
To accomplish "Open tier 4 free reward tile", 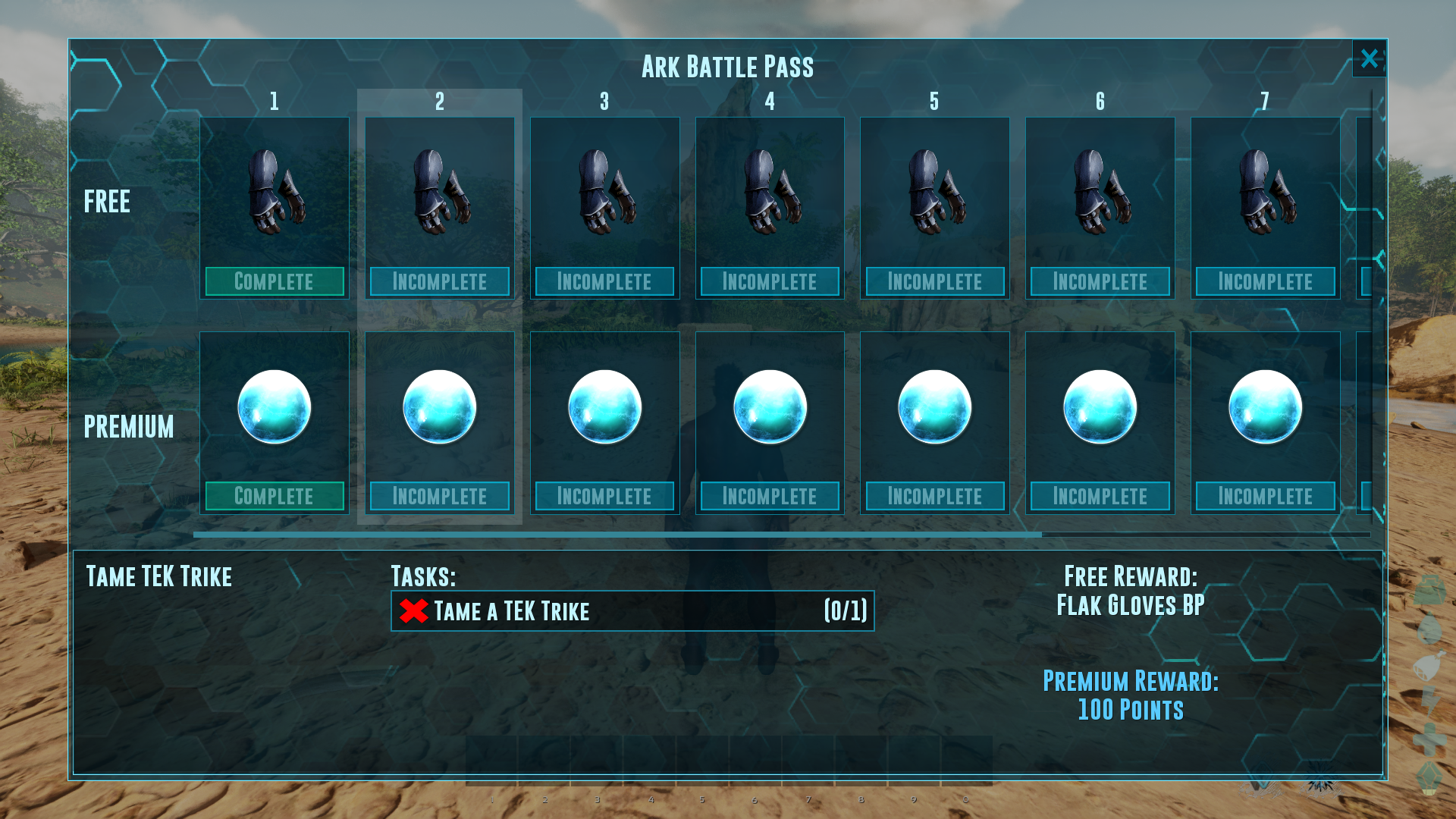I will (770, 192).
